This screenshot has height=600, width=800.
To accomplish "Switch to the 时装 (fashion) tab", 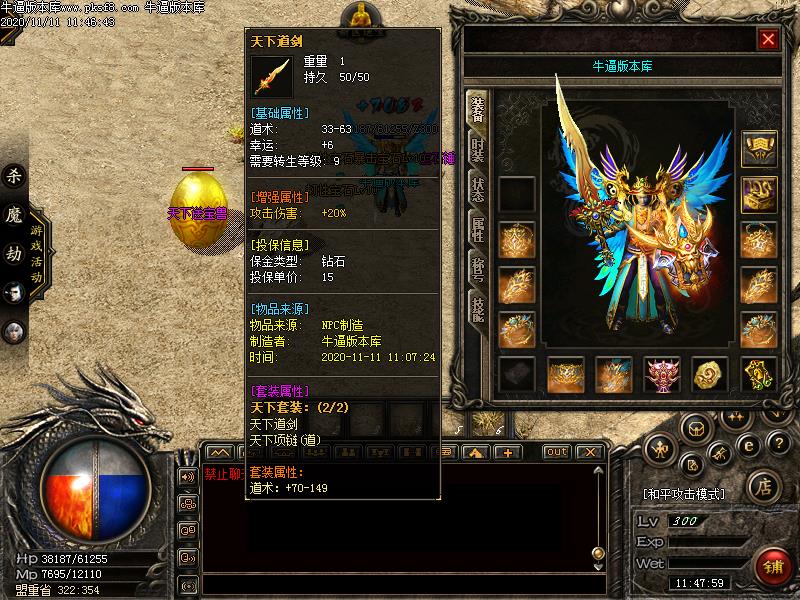I will [477, 148].
